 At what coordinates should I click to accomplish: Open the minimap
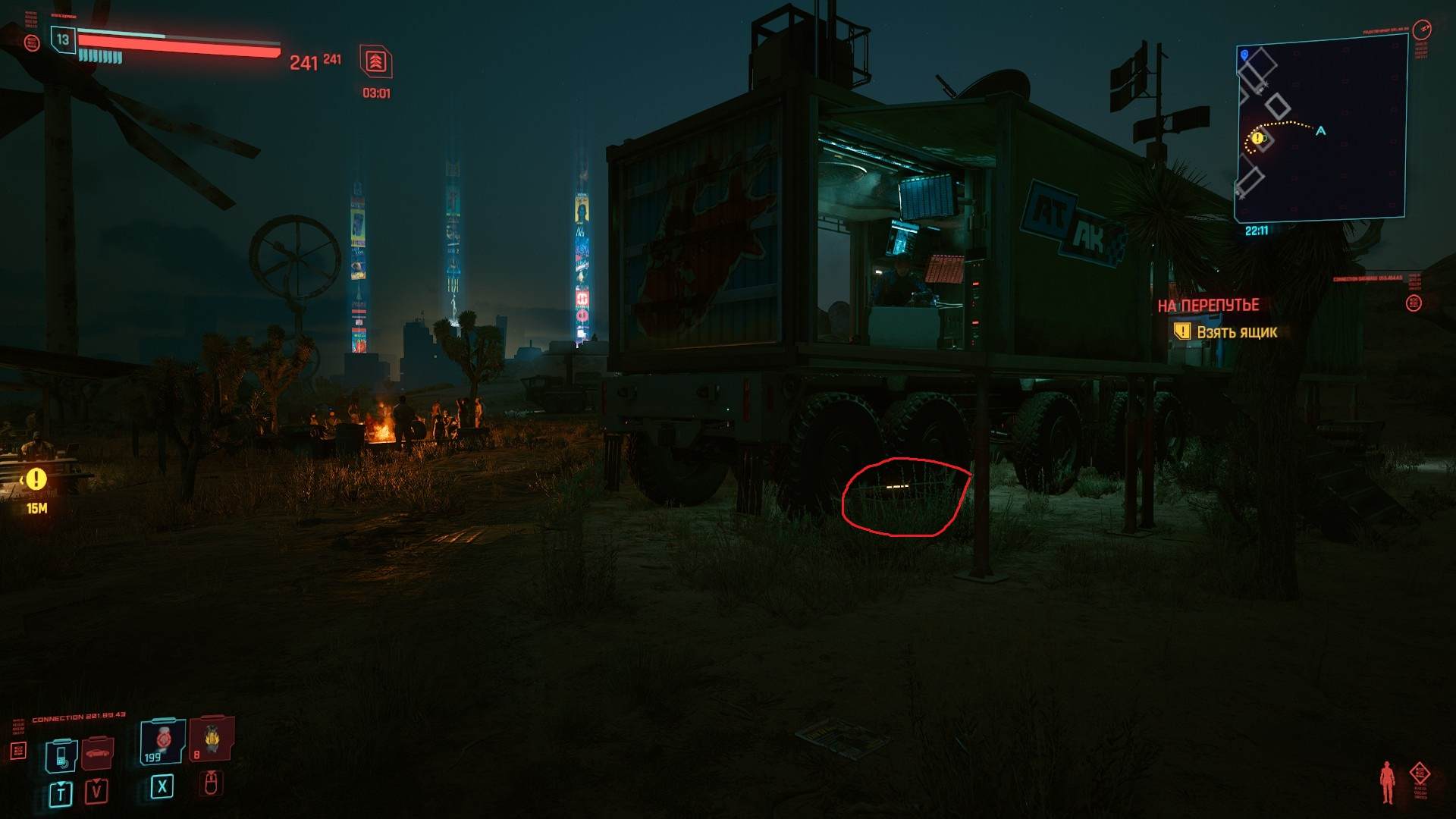pos(1321,129)
